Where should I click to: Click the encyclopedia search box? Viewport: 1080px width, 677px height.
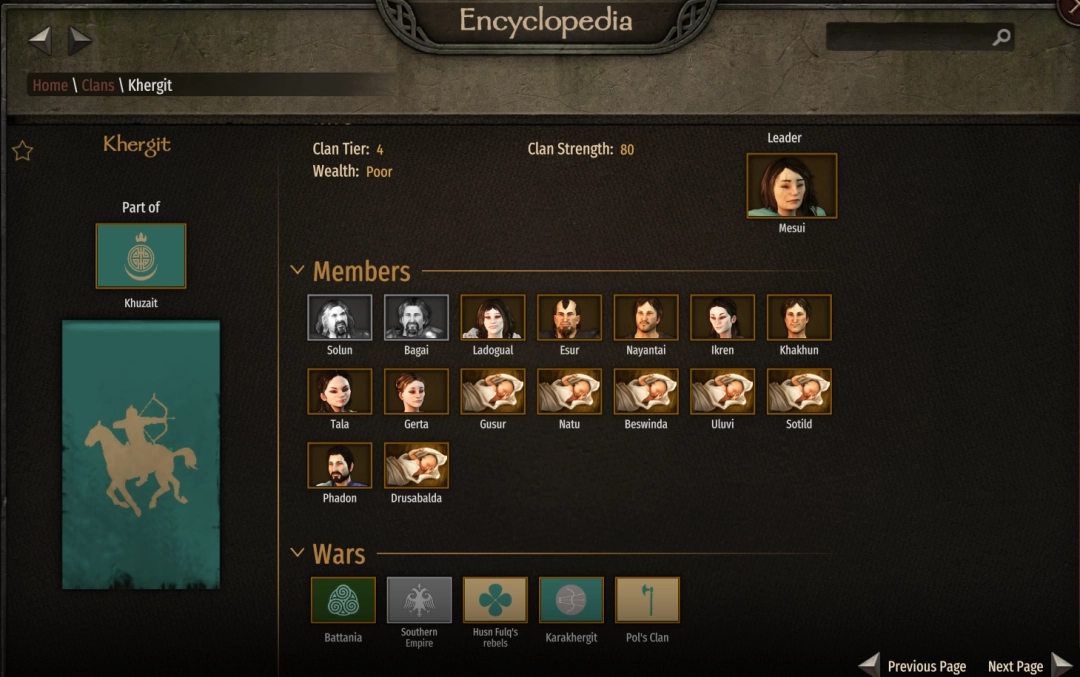pos(910,38)
